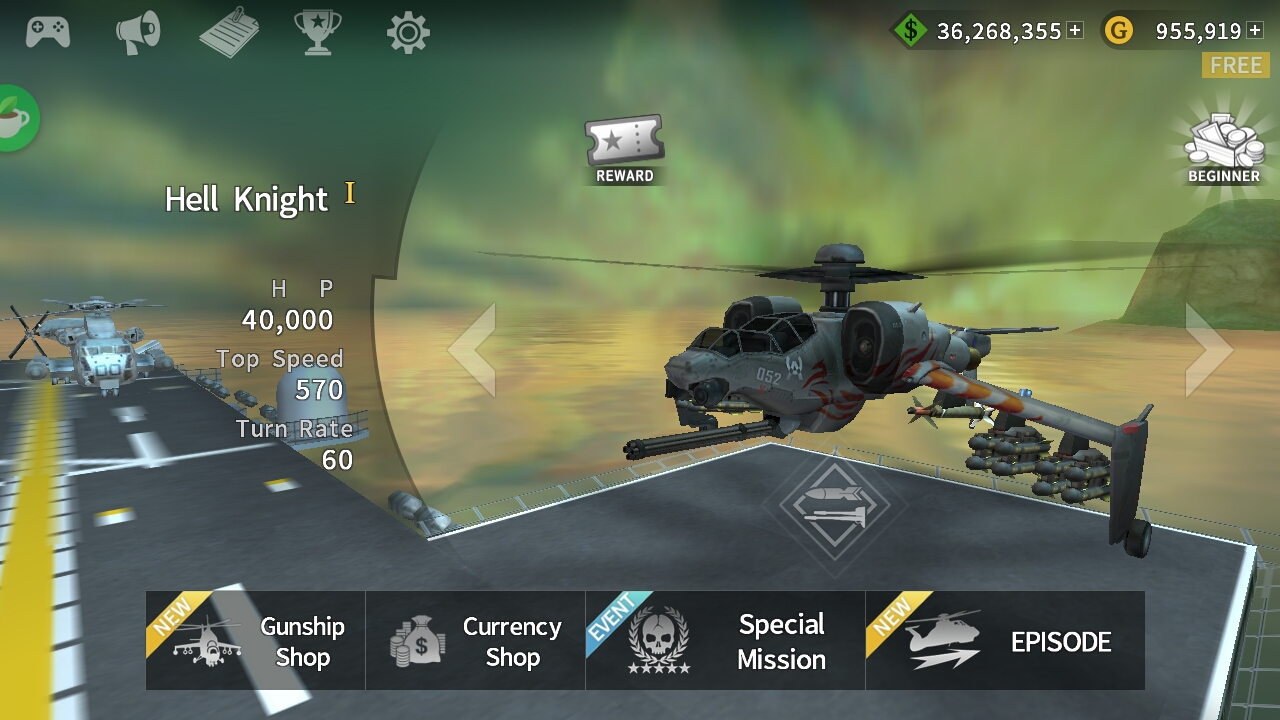Start the Special Mission event
This screenshot has height=720, width=1280.
click(725, 640)
